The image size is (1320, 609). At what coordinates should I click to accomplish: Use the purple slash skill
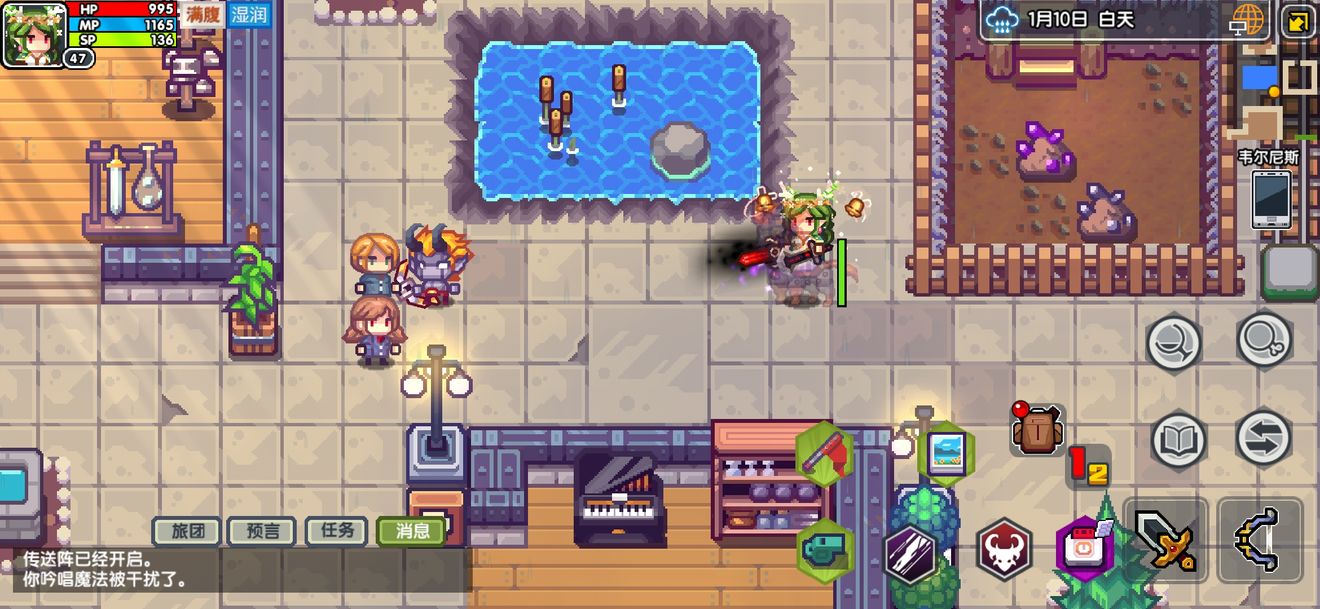[910, 553]
